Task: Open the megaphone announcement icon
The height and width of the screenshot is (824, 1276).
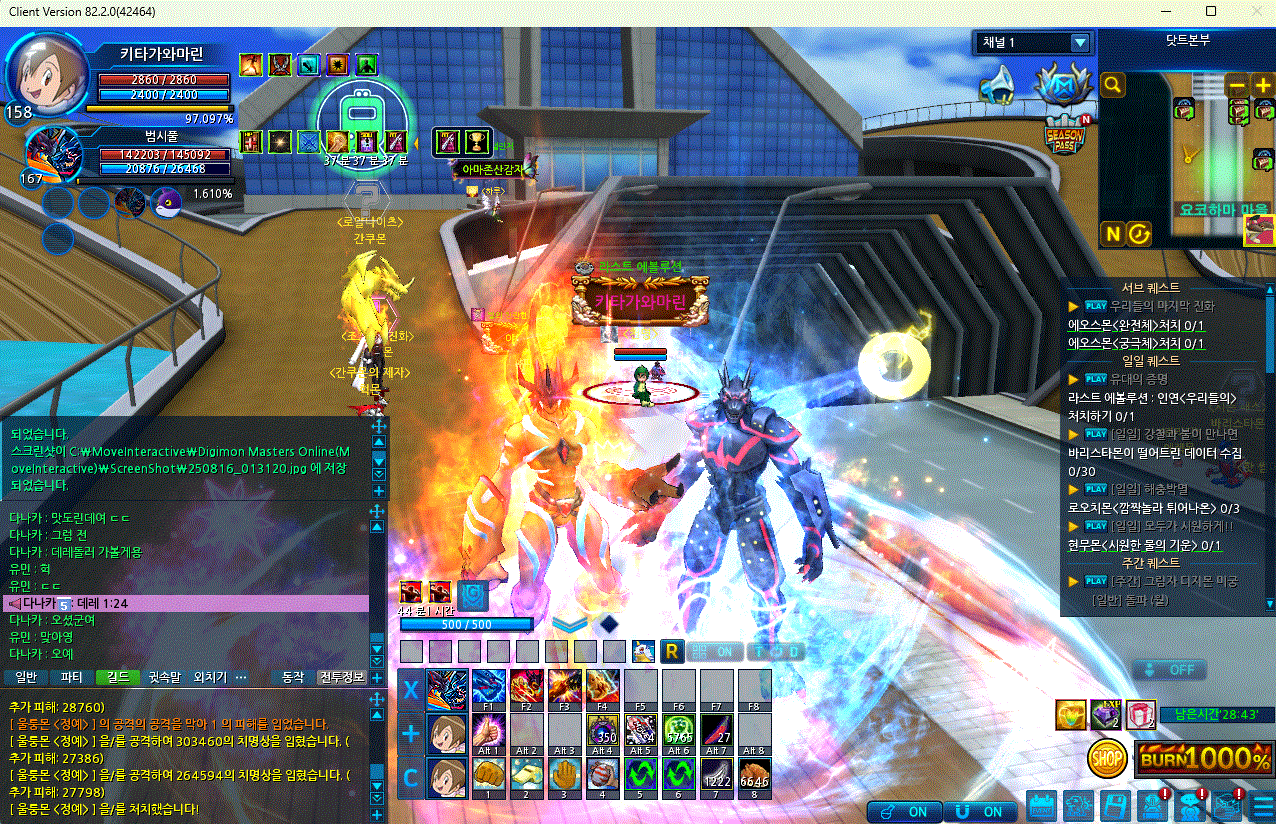Action: [996, 86]
